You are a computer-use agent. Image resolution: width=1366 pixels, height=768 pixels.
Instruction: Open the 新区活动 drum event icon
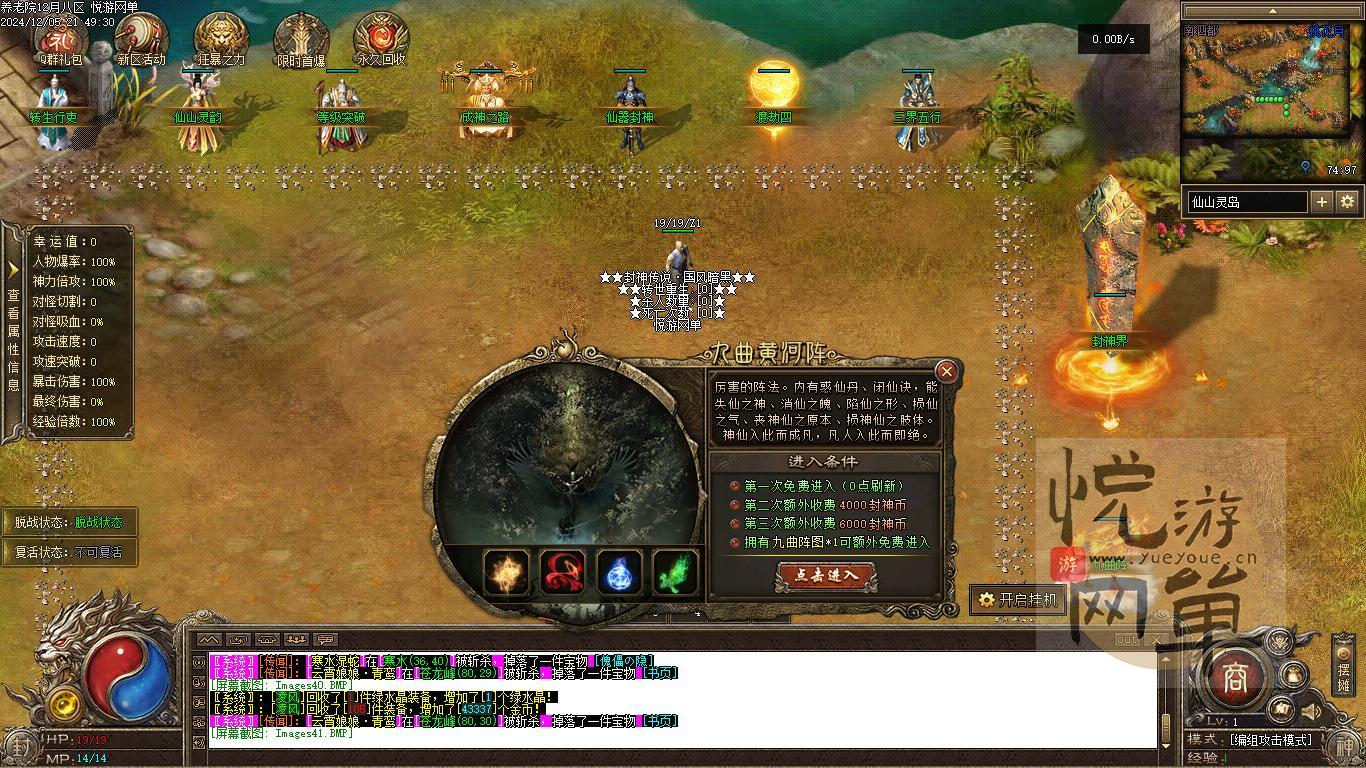point(141,36)
